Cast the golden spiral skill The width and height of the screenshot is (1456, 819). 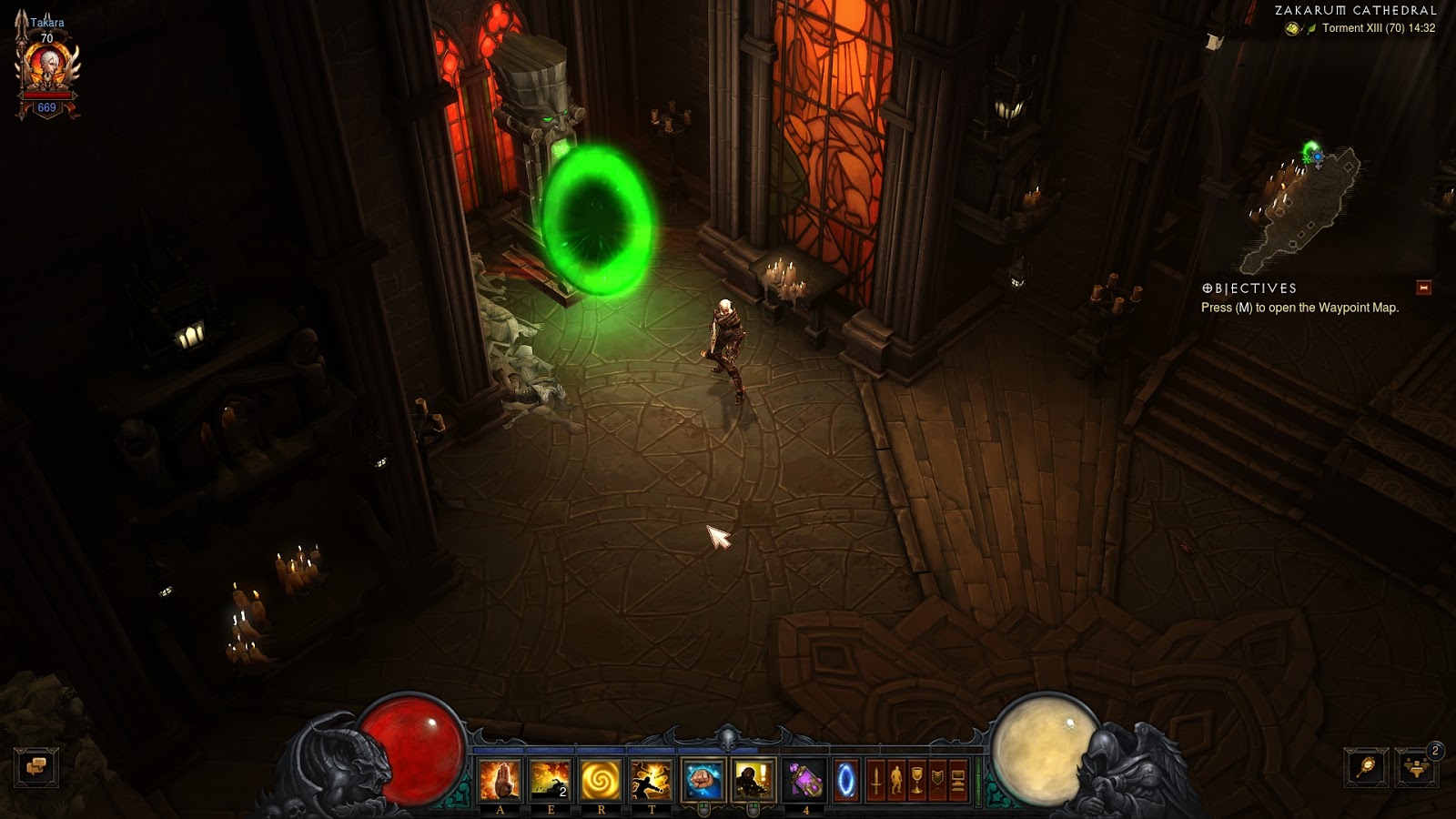pos(601,780)
